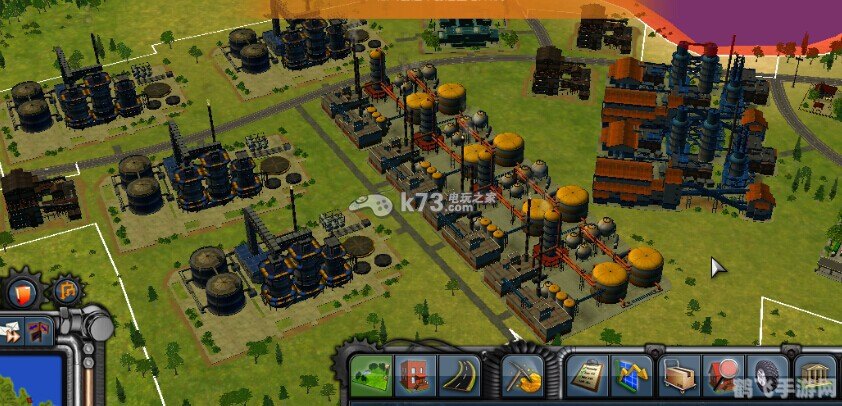
Task: Open the envelope messages button
Action: [12, 329]
